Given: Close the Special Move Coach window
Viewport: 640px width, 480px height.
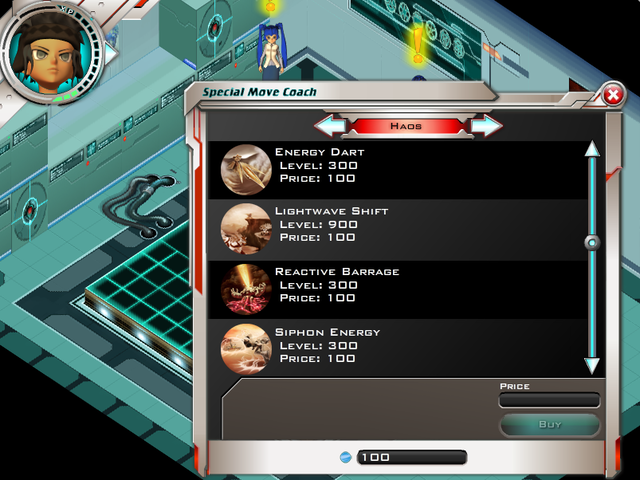Looking at the screenshot, I should 612,96.
